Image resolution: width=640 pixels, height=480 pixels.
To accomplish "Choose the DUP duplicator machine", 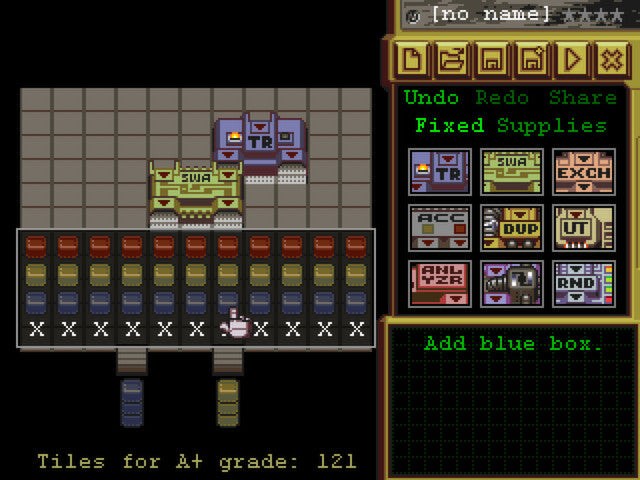I will click(x=512, y=228).
